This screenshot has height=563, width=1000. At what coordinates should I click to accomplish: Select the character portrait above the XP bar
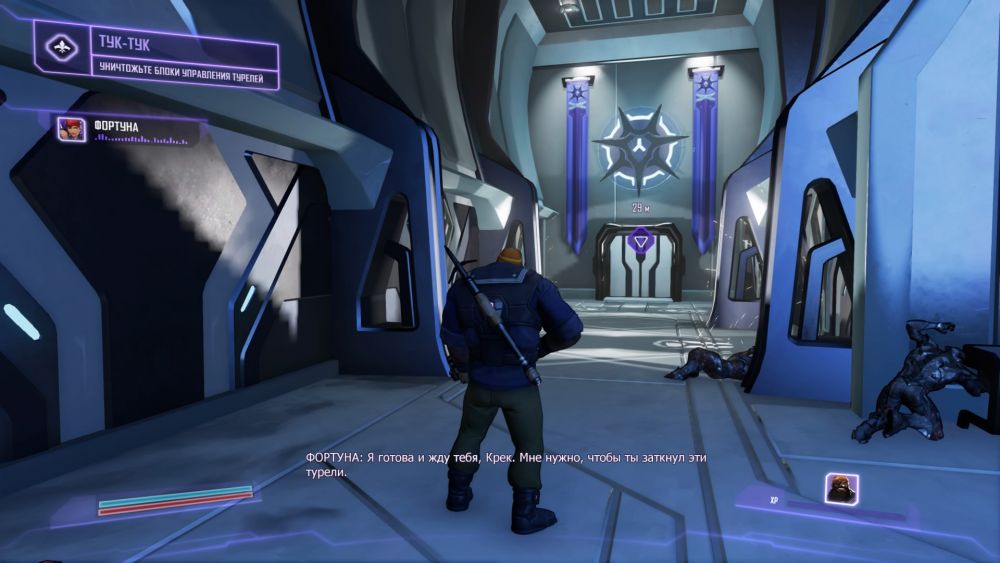tap(841, 488)
